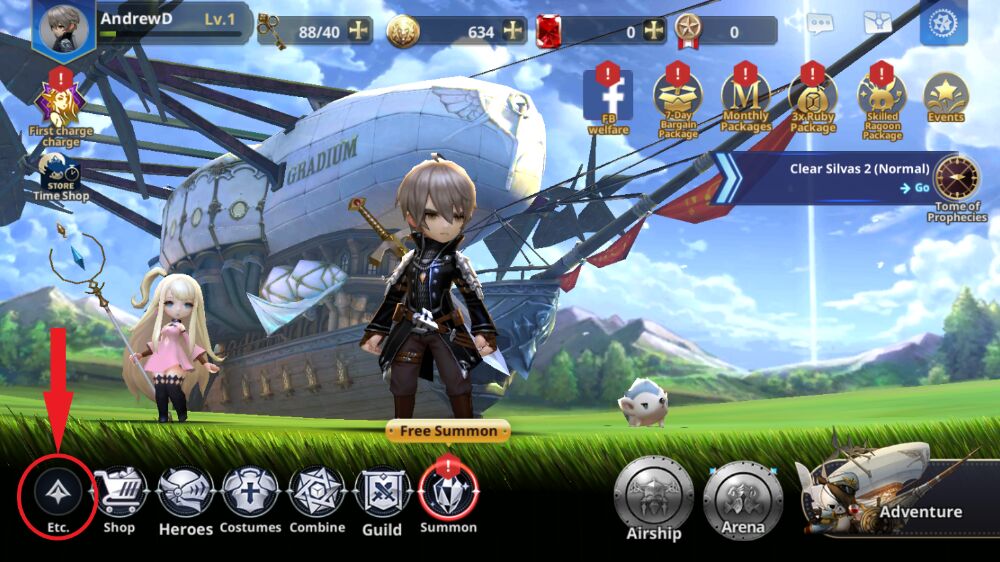The image size is (1000, 562).
Task: Open the Costumes menu
Action: (251, 494)
